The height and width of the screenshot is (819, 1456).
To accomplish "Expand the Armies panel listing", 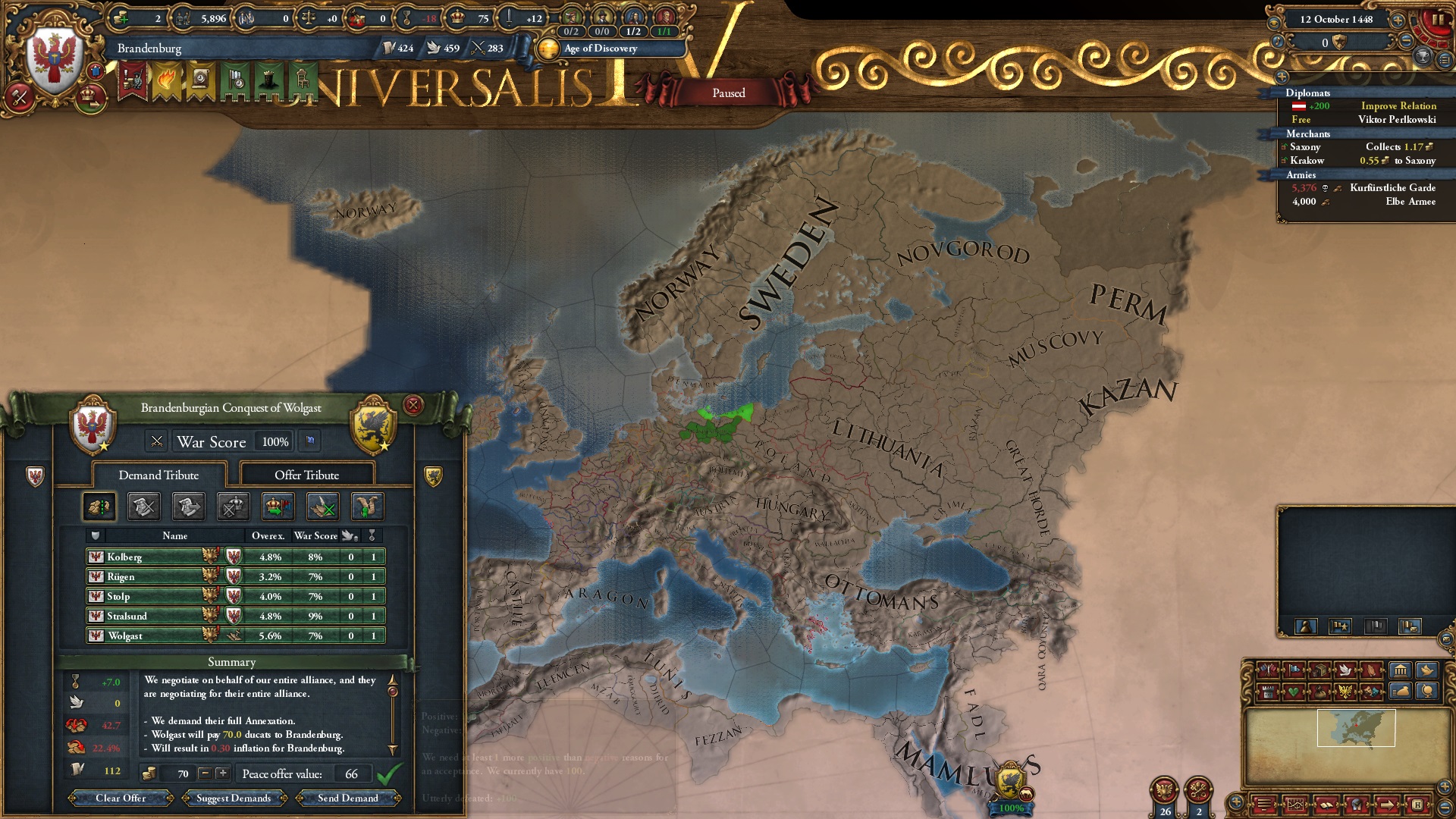I will tap(1301, 174).
